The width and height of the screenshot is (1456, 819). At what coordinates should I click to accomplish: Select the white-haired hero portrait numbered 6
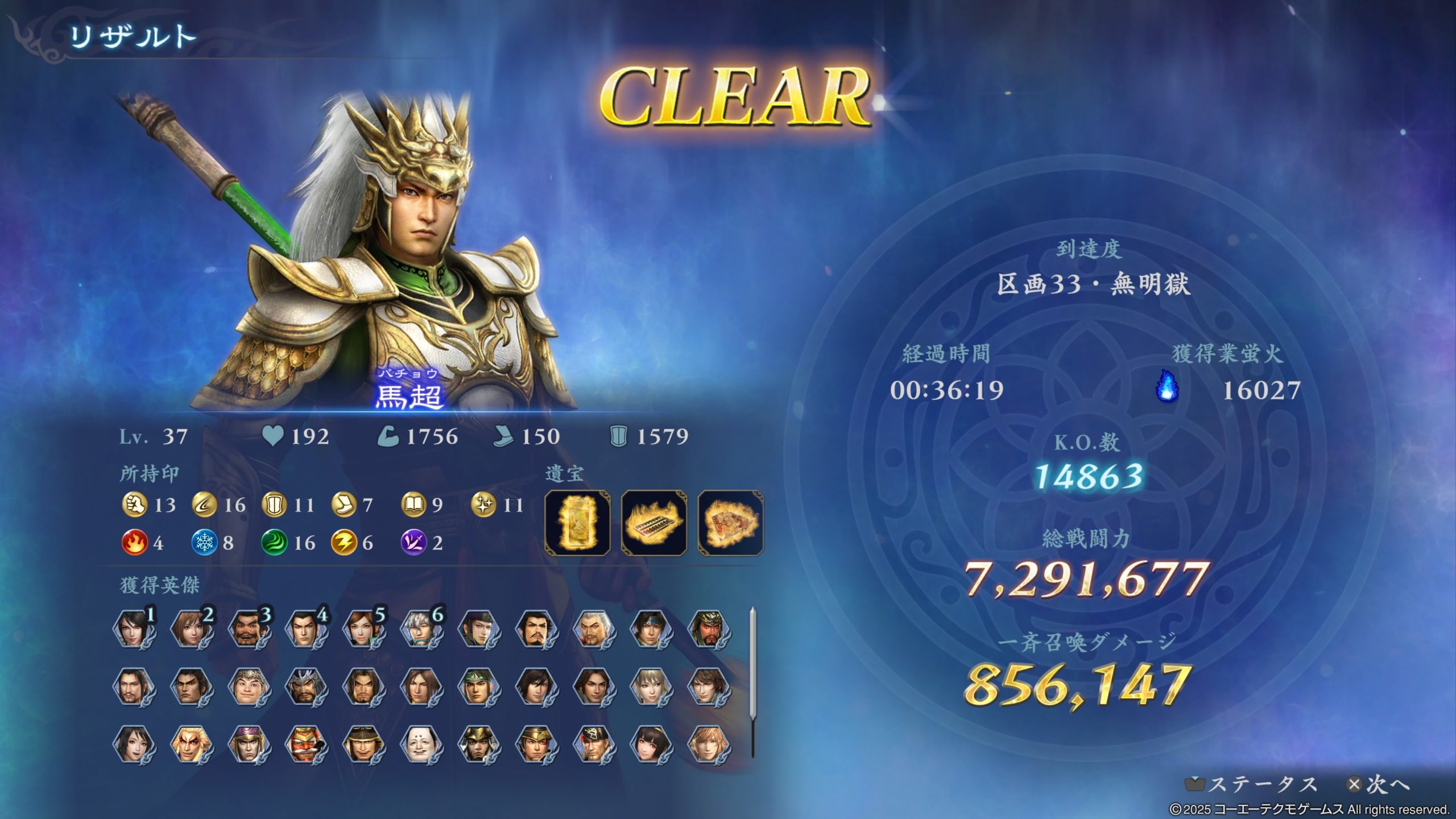(421, 629)
